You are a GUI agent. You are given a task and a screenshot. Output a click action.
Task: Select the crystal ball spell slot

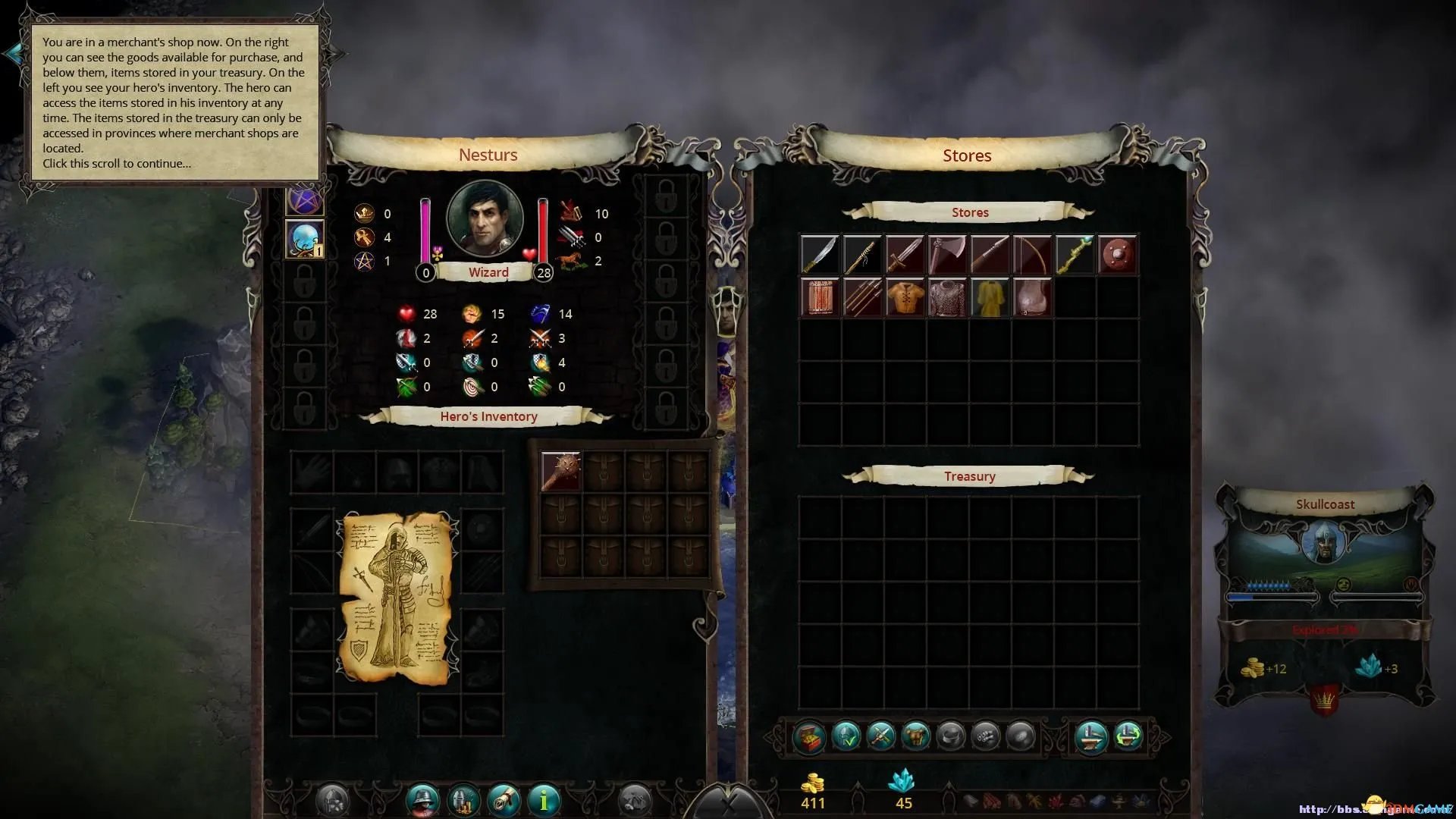coord(305,240)
